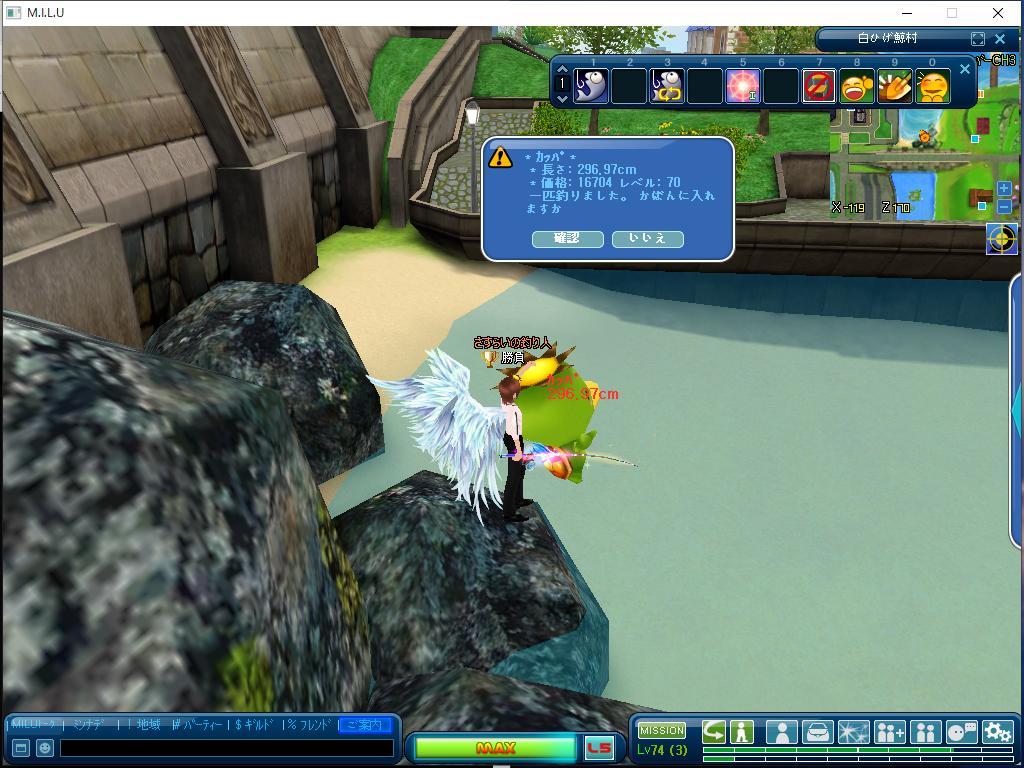
Task: Use the laughing emote in slot 8
Action: pos(857,86)
